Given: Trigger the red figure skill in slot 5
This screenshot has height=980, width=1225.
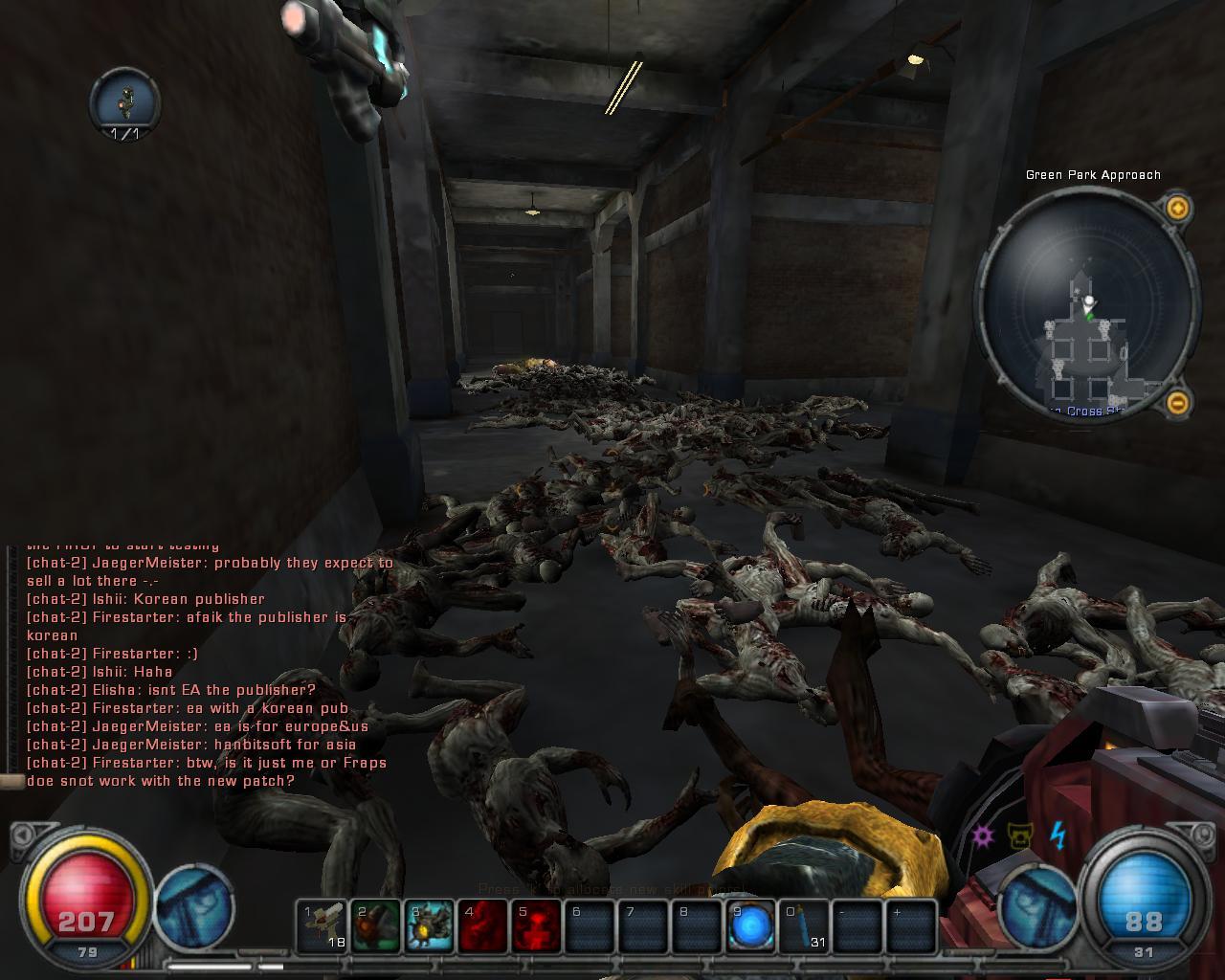Looking at the screenshot, I should 537,925.
